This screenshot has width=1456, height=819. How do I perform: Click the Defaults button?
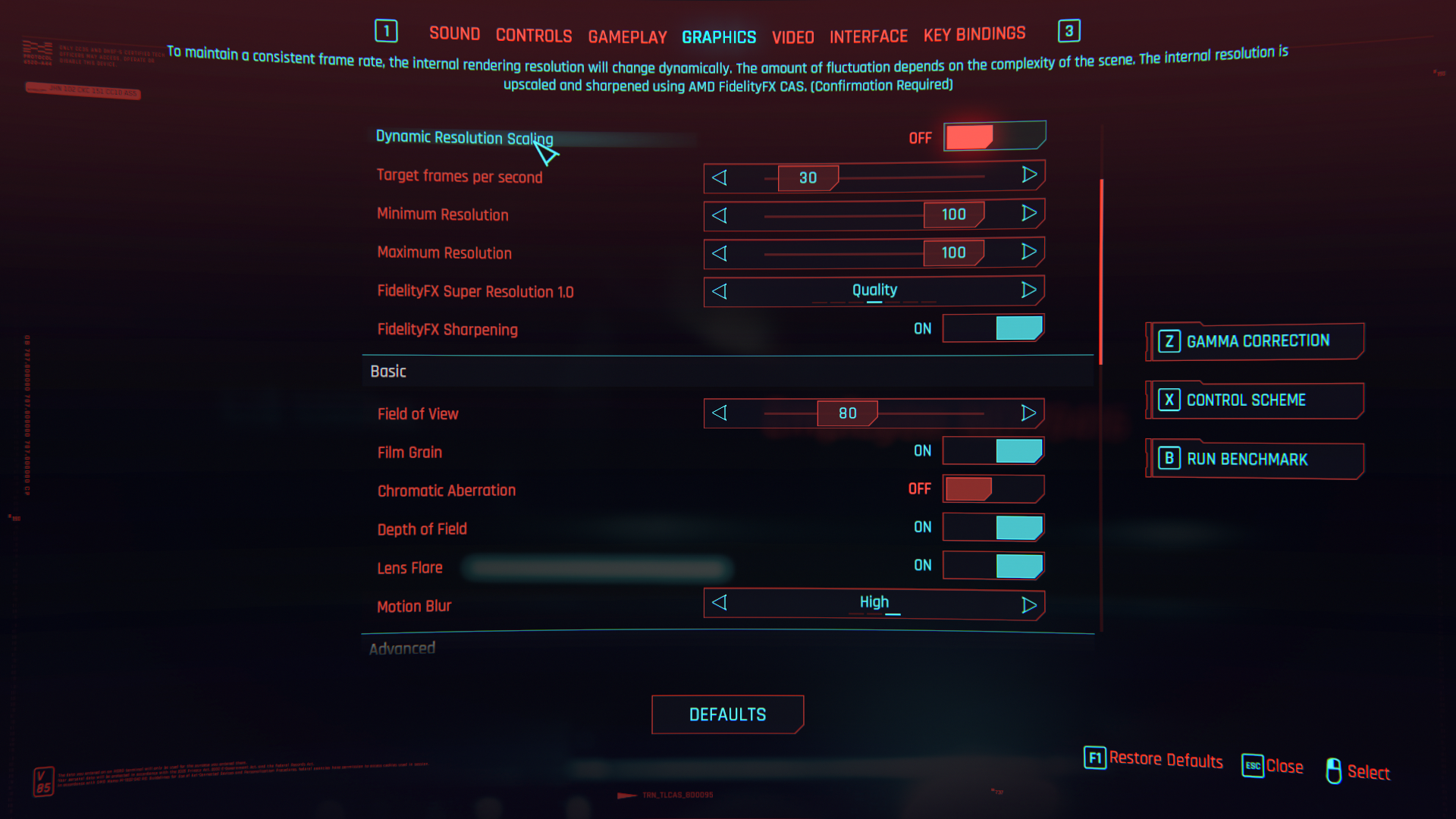(x=727, y=714)
